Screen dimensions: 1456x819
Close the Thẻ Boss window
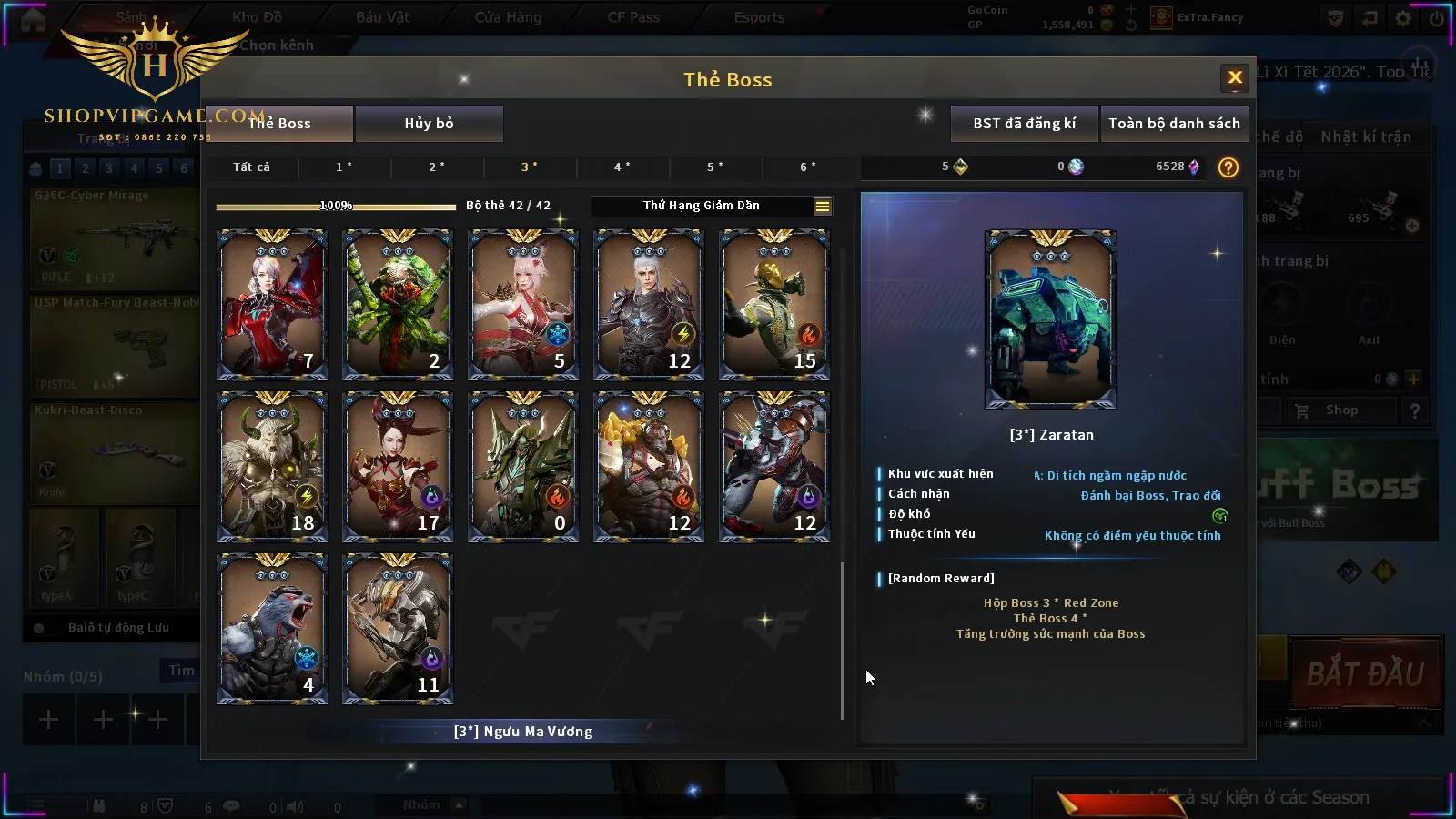pyautogui.click(x=1235, y=78)
